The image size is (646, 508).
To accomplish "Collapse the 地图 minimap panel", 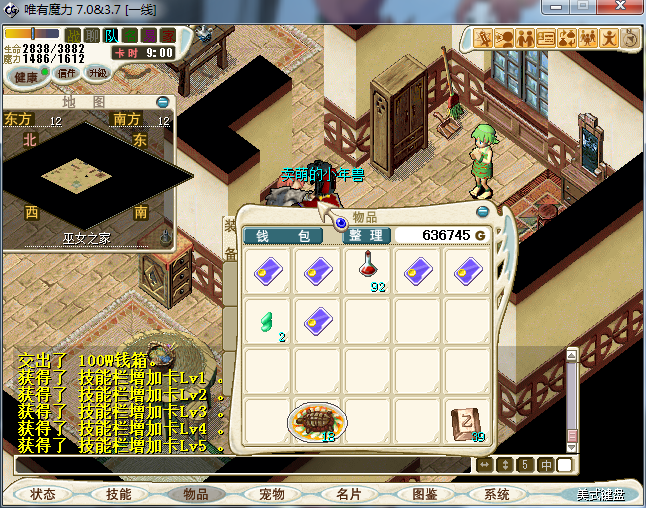I will (162, 102).
